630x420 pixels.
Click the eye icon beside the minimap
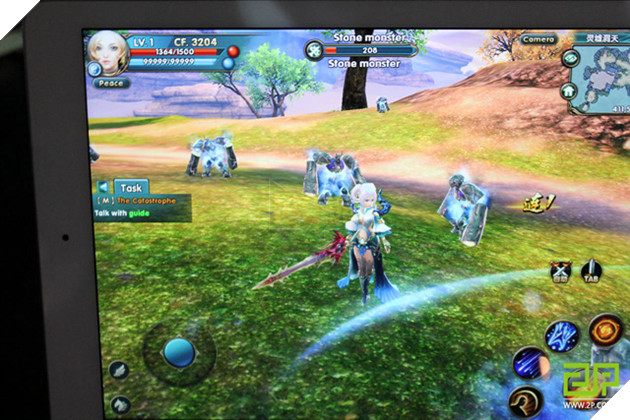click(x=572, y=60)
